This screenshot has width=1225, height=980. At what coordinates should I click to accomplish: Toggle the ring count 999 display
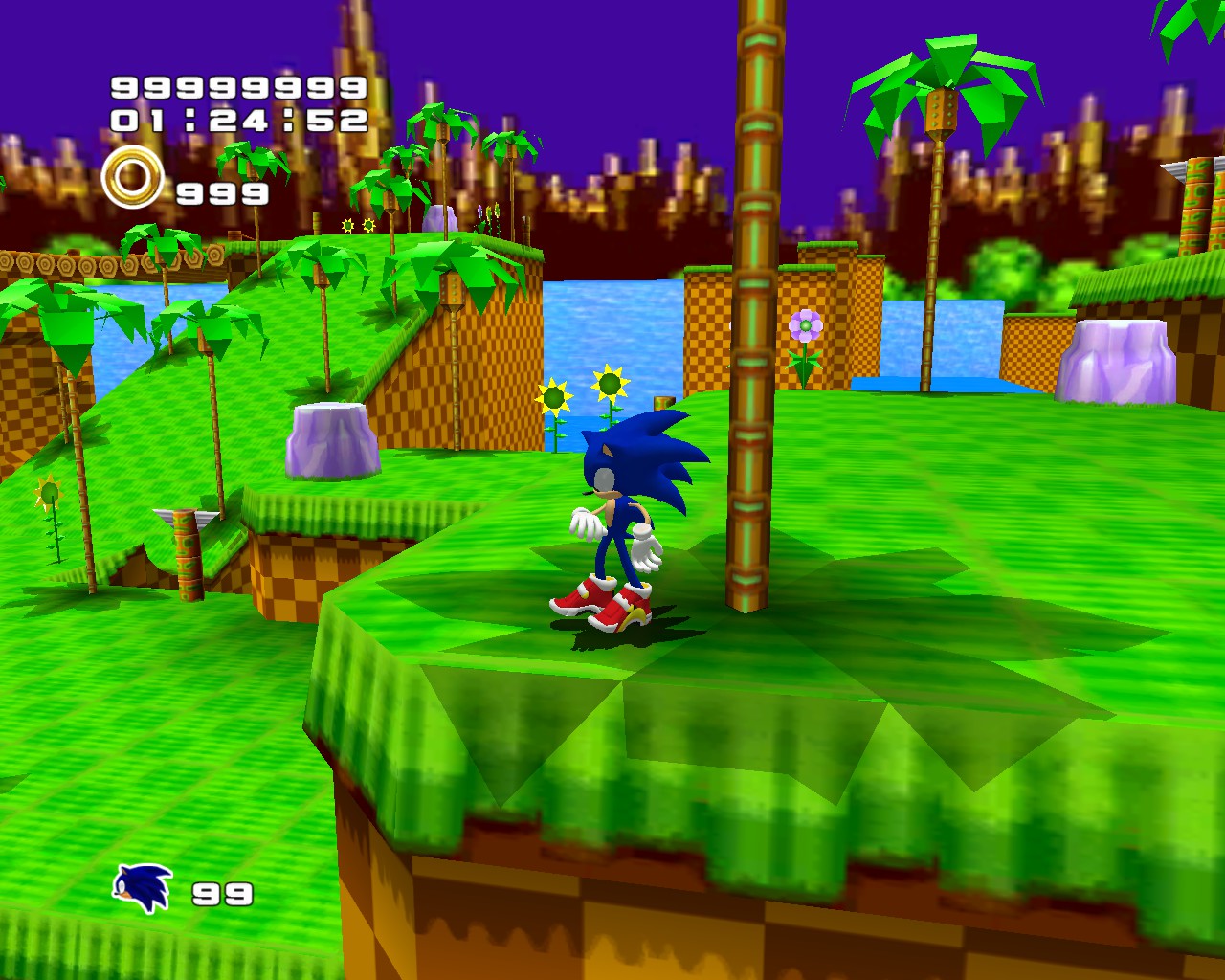coord(218,193)
